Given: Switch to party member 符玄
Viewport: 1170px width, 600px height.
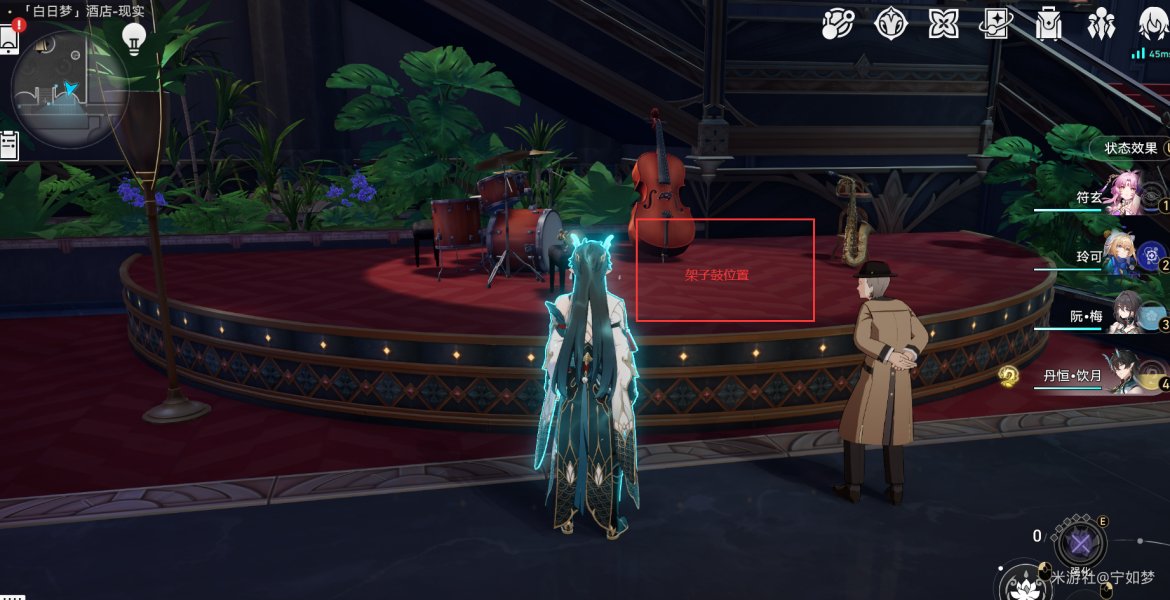Looking at the screenshot, I should pos(1122,196).
